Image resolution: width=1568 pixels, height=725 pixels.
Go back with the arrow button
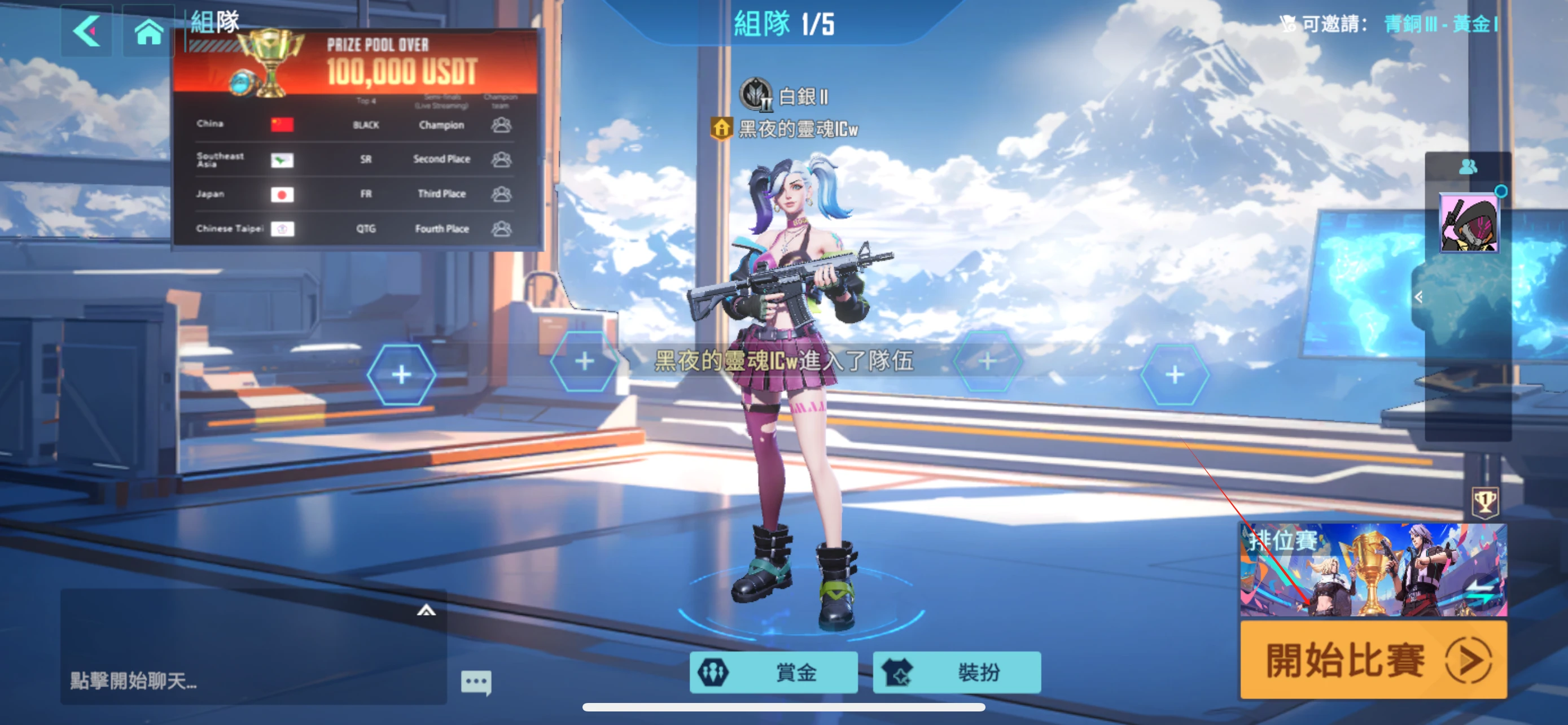tap(86, 31)
